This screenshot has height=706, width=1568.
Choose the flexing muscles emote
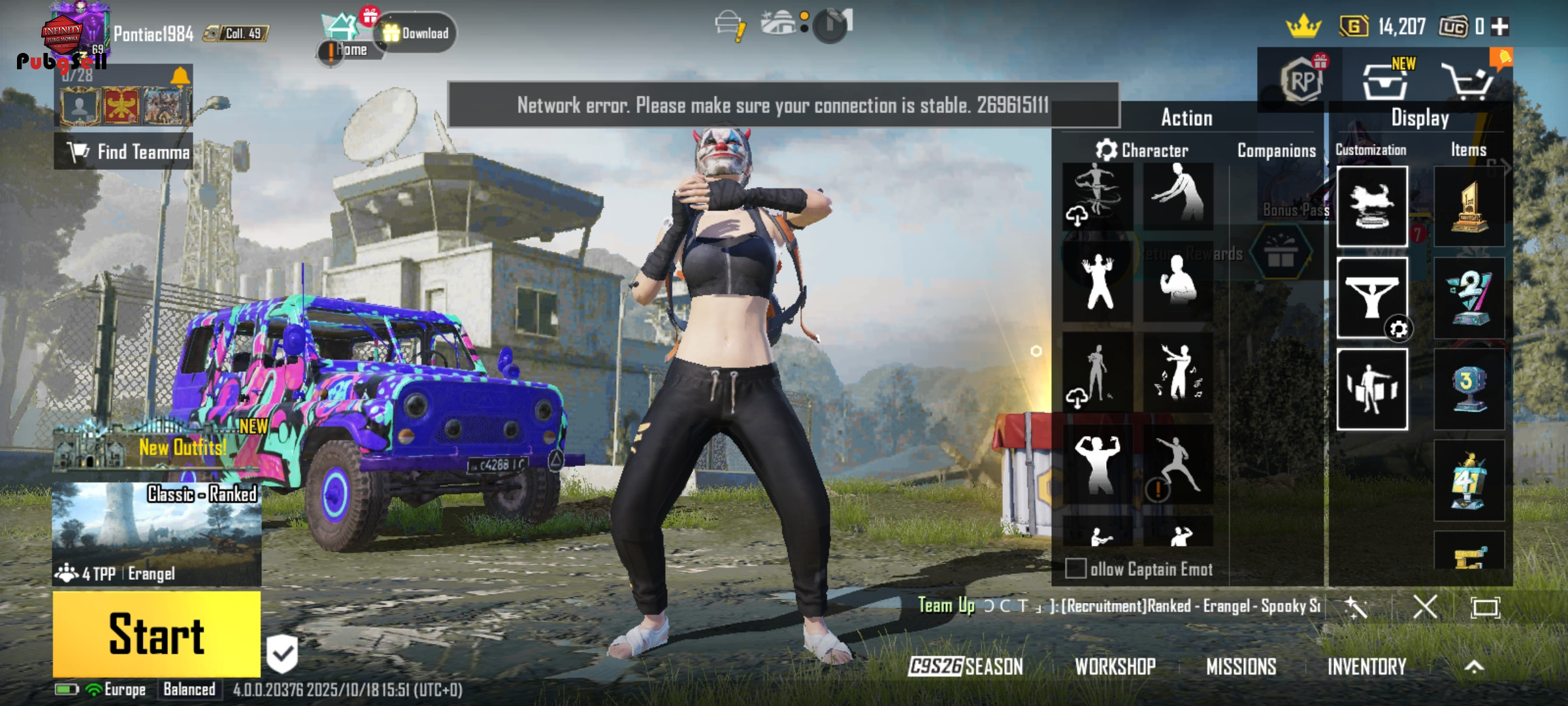(x=1098, y=464)
